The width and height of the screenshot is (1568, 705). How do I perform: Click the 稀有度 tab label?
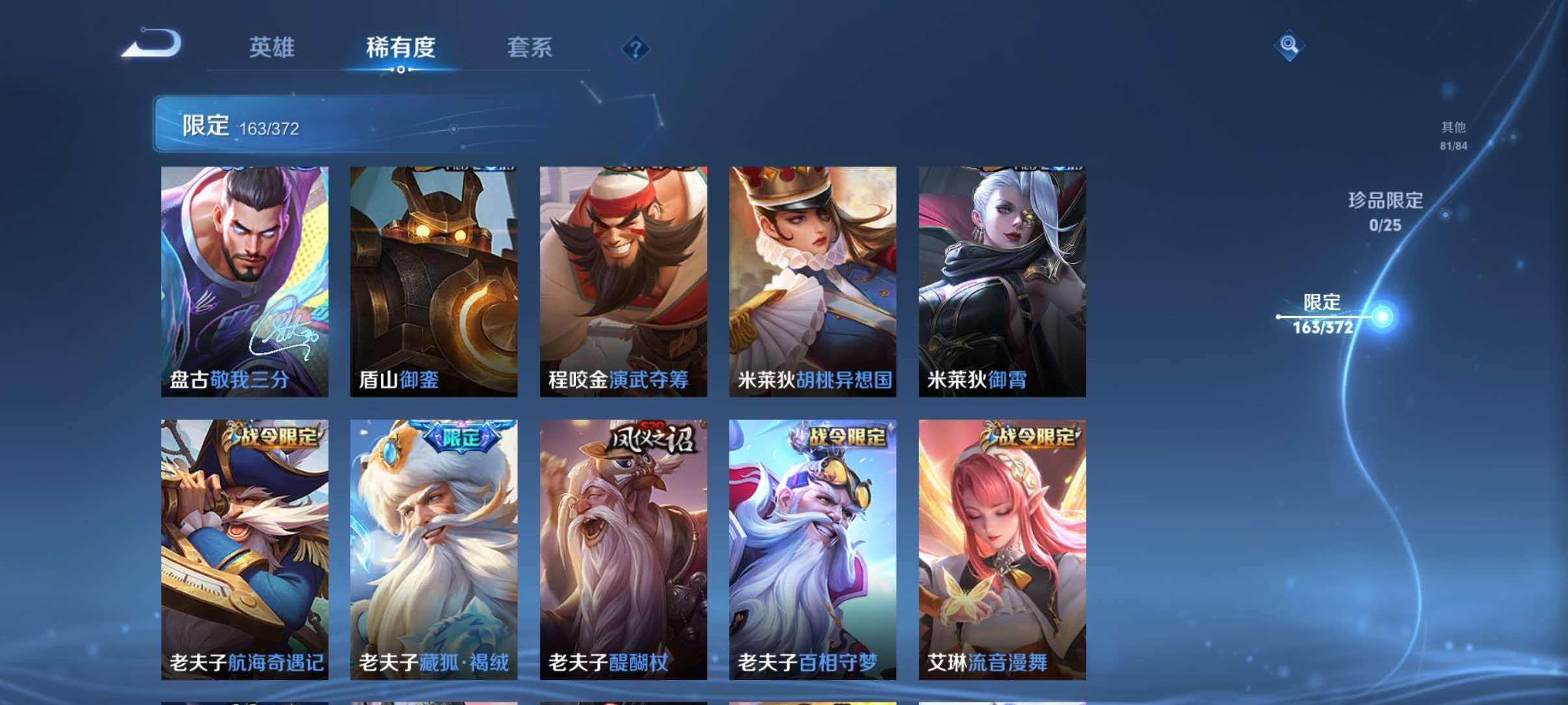(399, 47)
